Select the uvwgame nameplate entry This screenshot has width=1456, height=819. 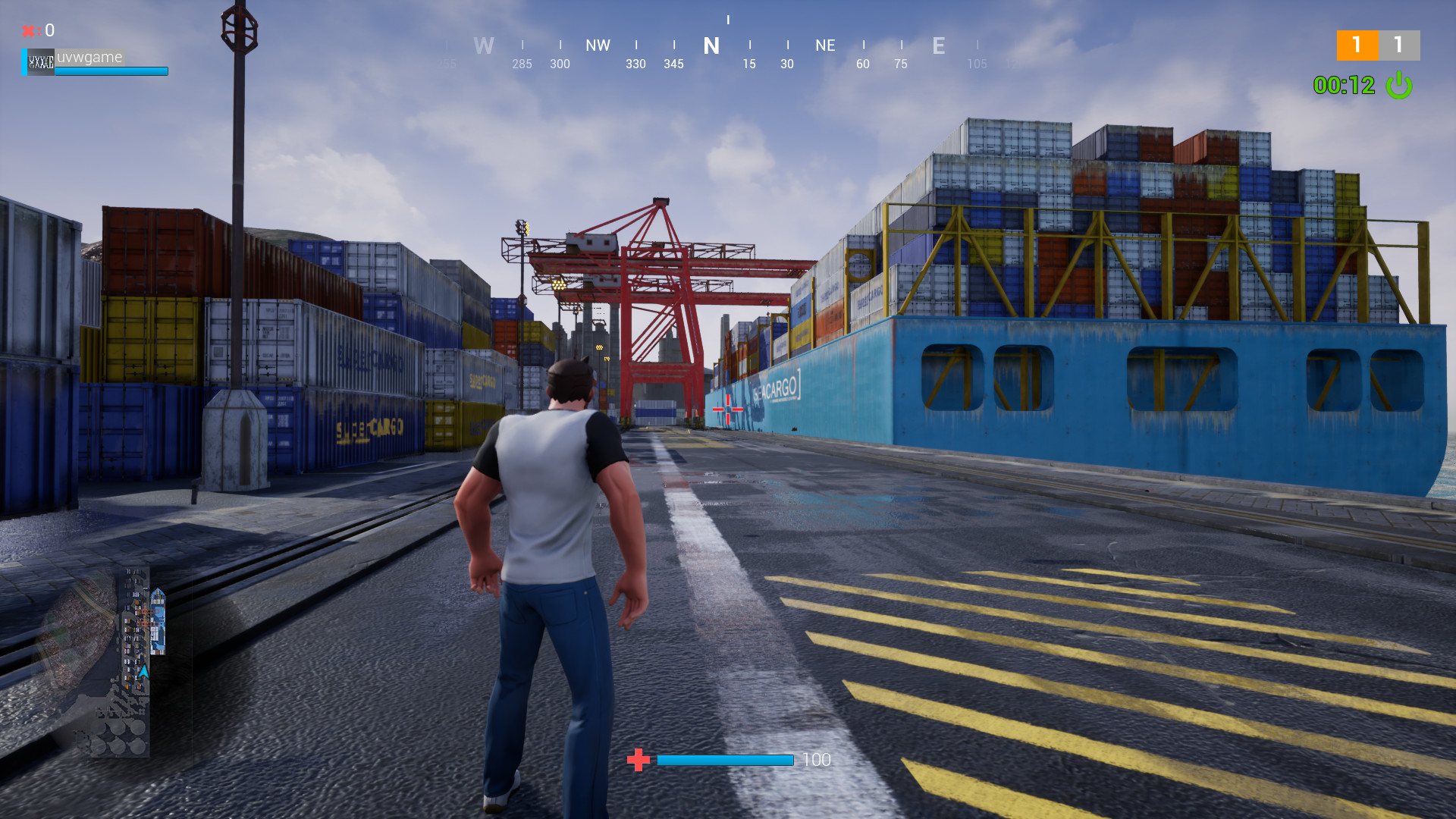89,57
